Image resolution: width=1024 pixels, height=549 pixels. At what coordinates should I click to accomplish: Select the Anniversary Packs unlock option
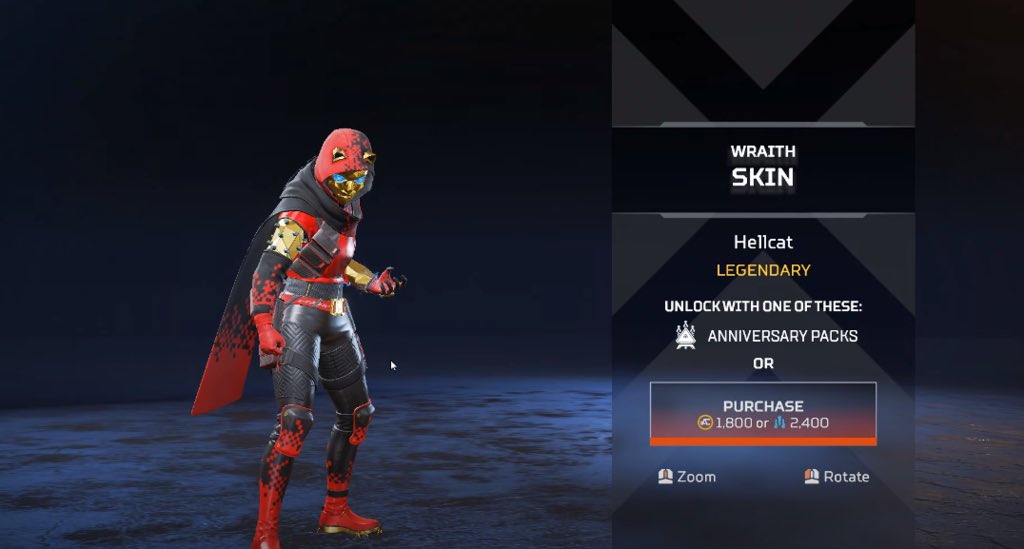pos(766,336)
